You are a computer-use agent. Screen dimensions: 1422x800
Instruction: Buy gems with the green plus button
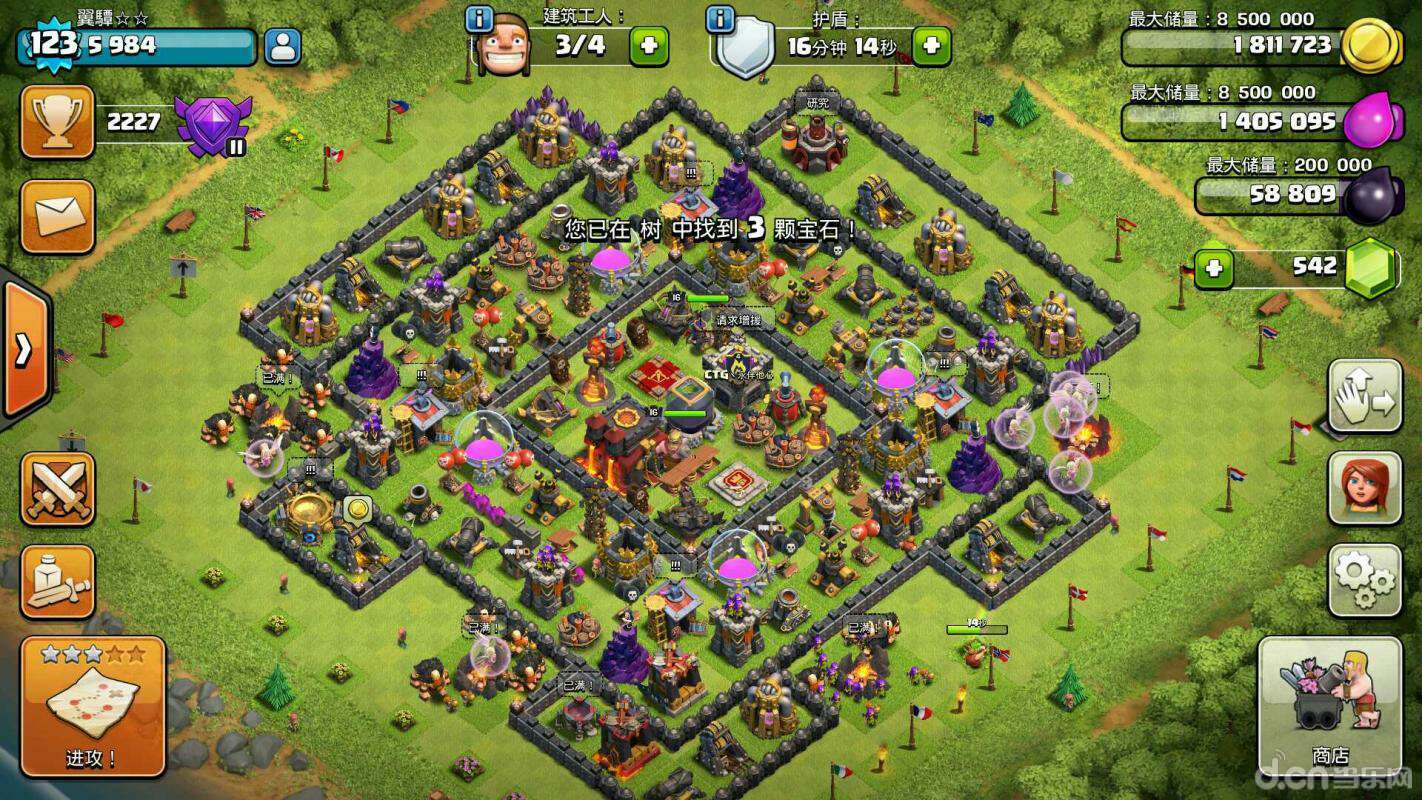tap(1214, 268)
